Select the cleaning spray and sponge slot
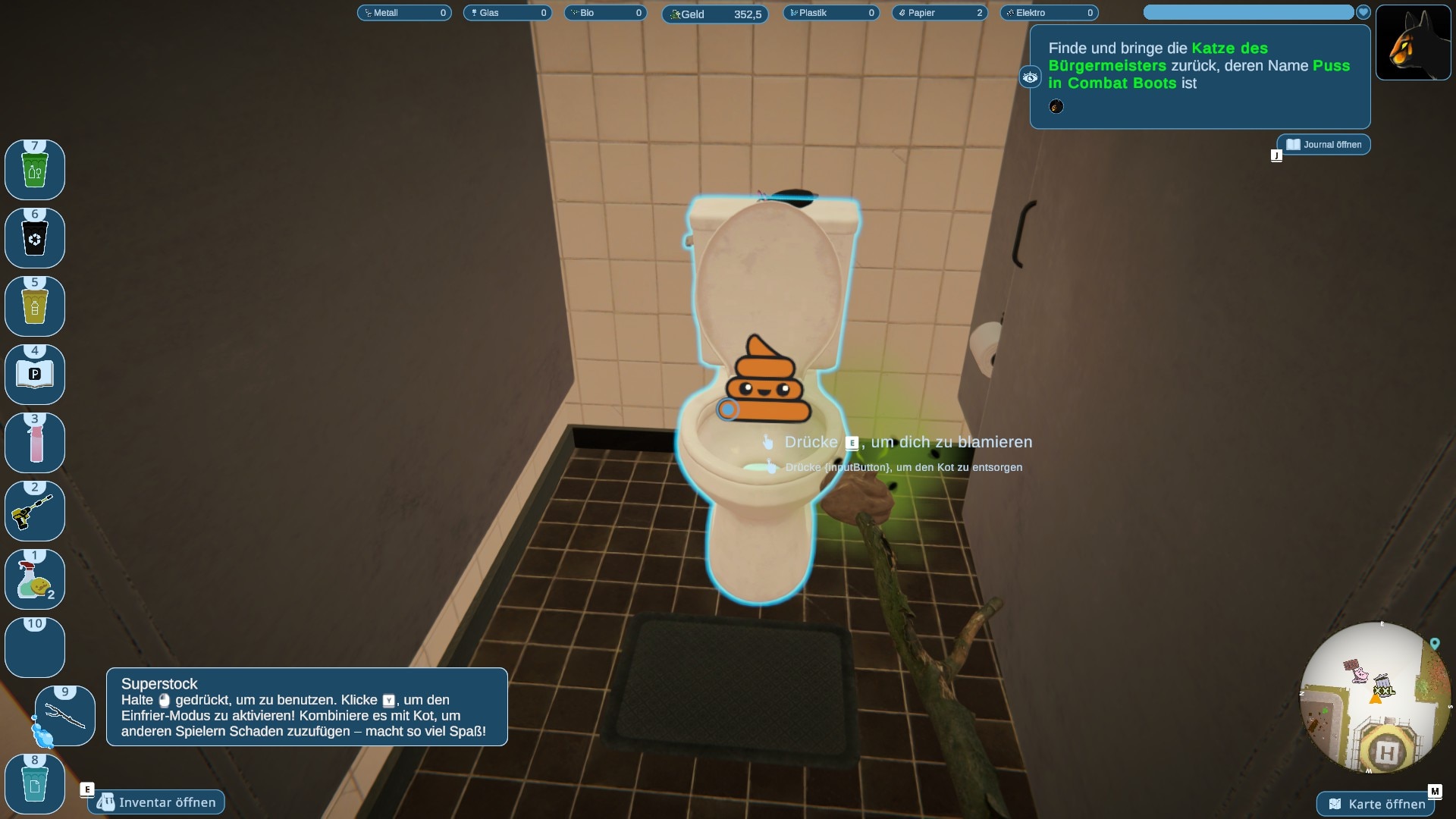The height and width of the screenshot is (819, 1456). (35, 580)
